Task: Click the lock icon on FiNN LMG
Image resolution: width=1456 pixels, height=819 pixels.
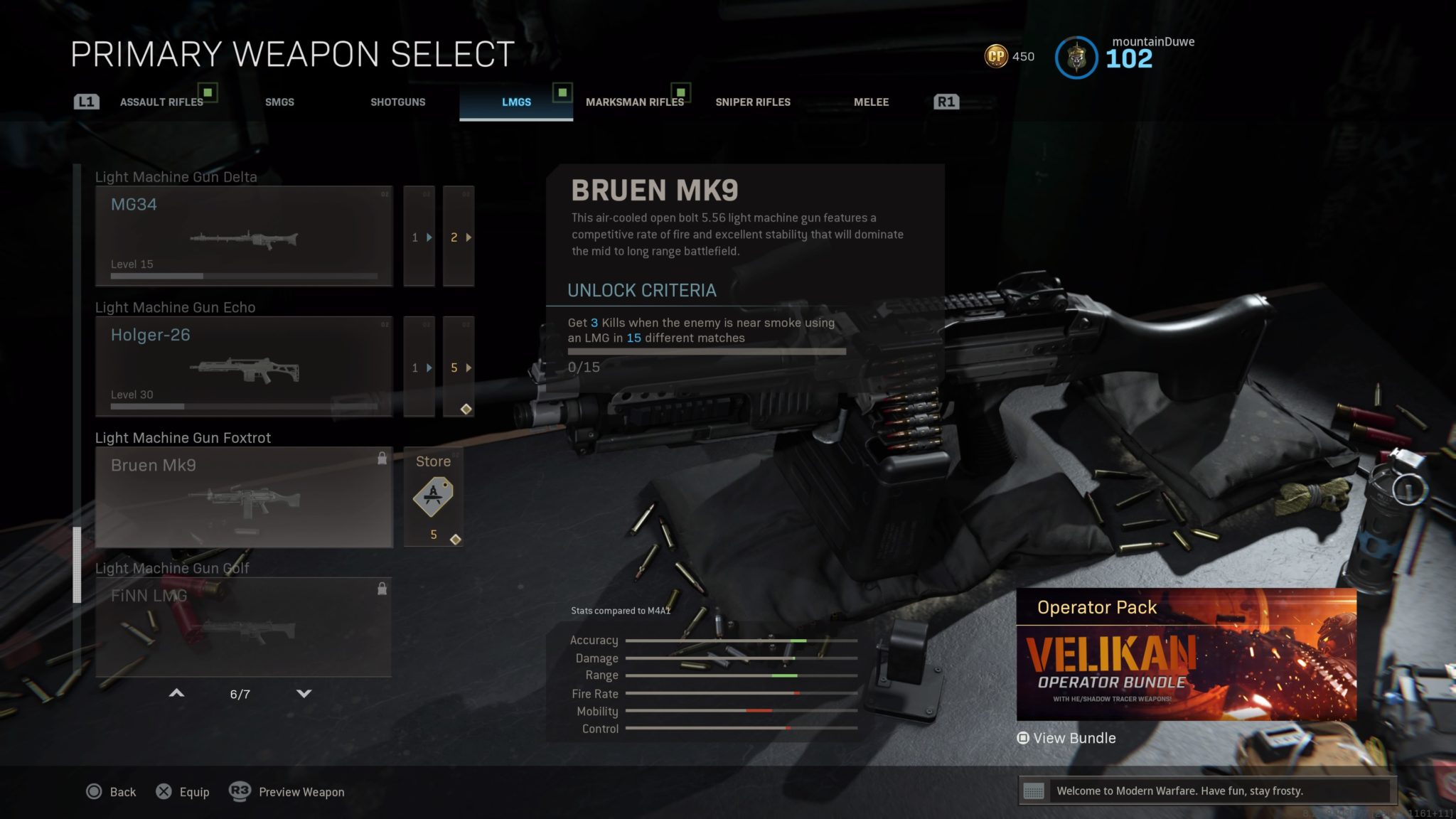Action: pos(382,589)
